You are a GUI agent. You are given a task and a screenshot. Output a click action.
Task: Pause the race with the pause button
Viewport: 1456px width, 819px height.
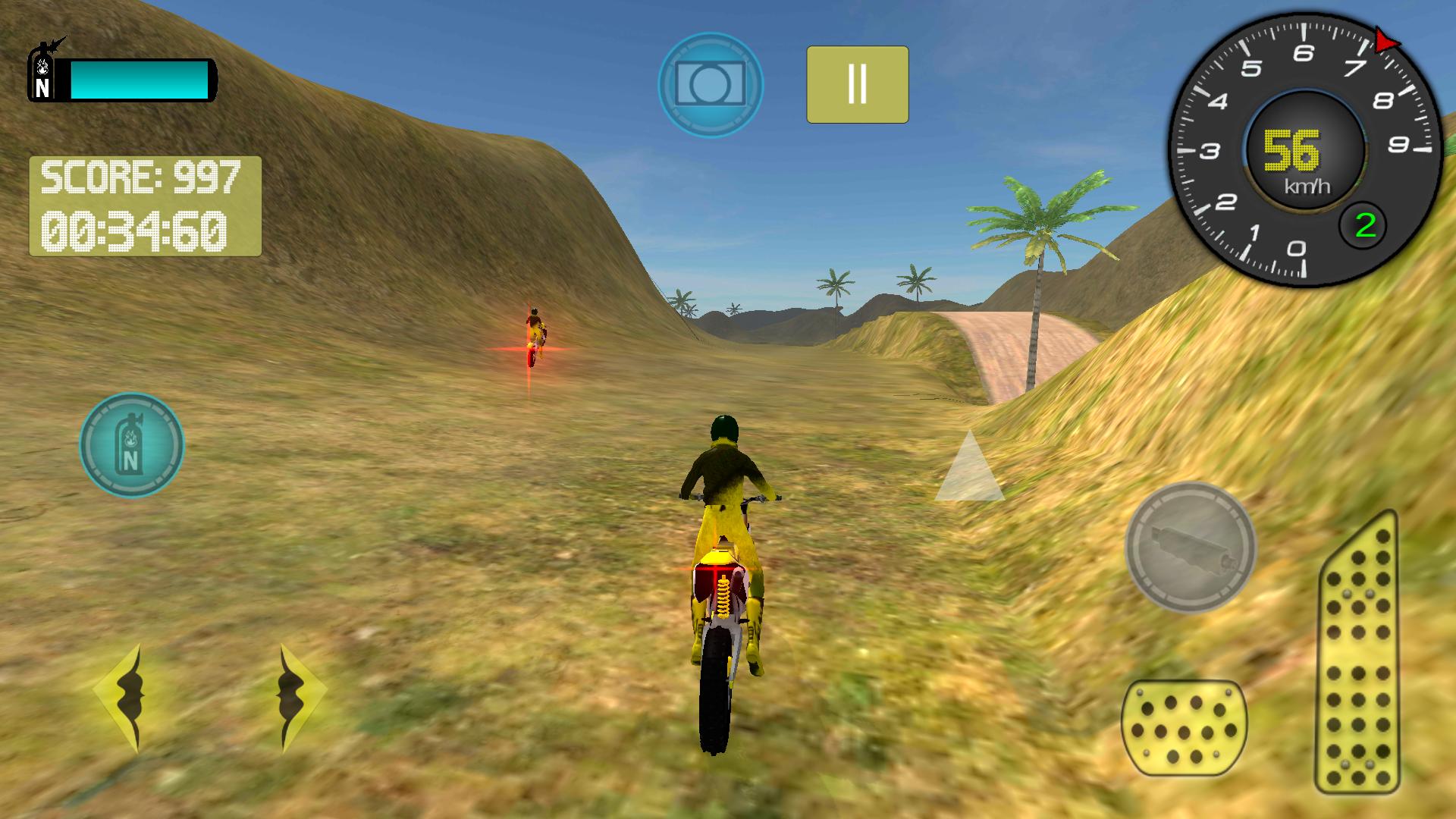click(x=857, y=86)
